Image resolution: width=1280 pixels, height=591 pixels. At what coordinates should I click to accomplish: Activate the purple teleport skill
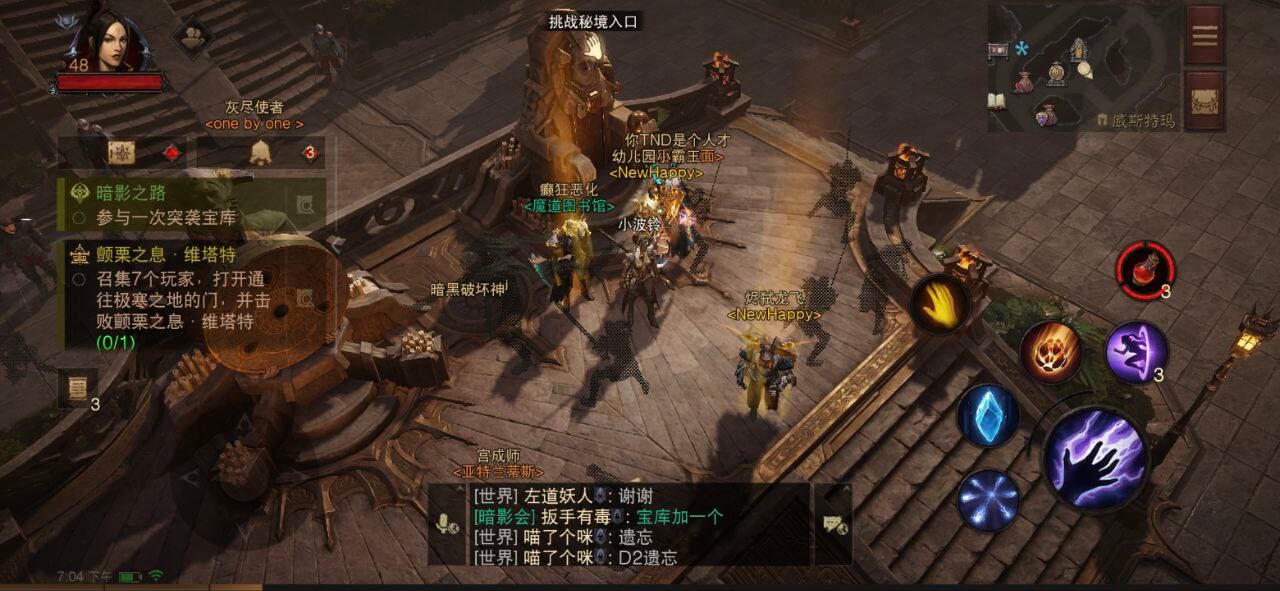1137,352
